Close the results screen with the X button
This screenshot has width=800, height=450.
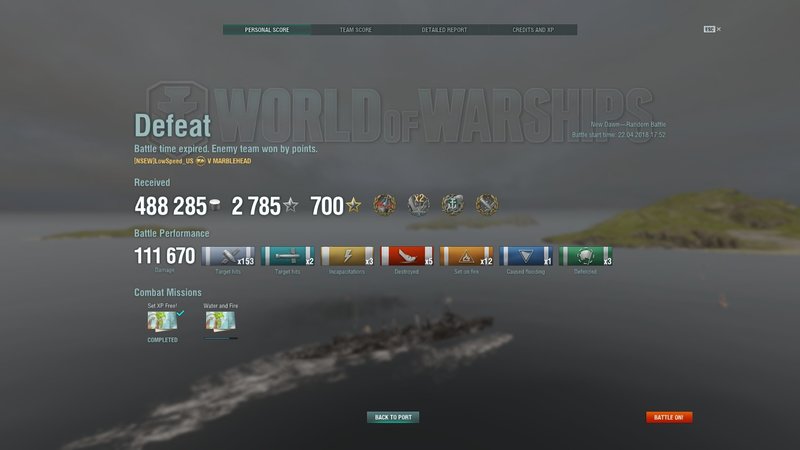coord(718,29)
